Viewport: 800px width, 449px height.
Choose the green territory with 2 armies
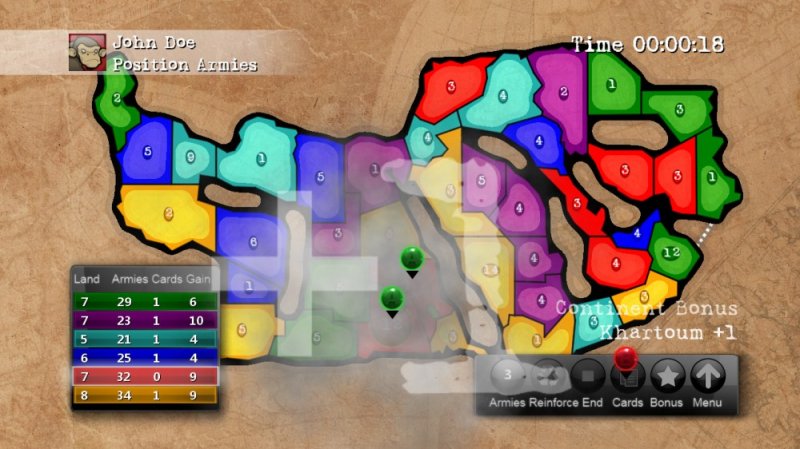coord(117,98)
